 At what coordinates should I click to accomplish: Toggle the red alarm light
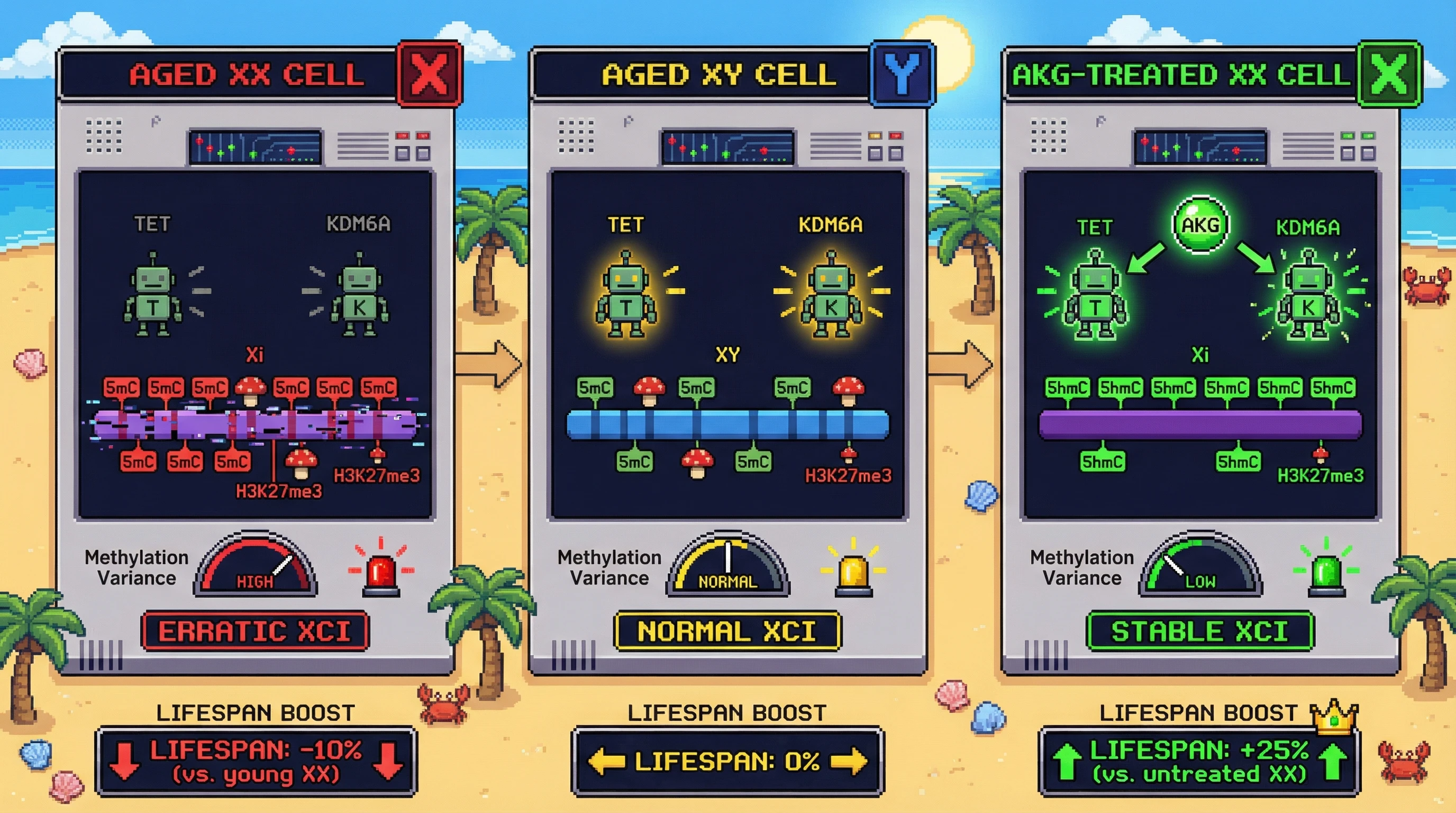(381, 572)
